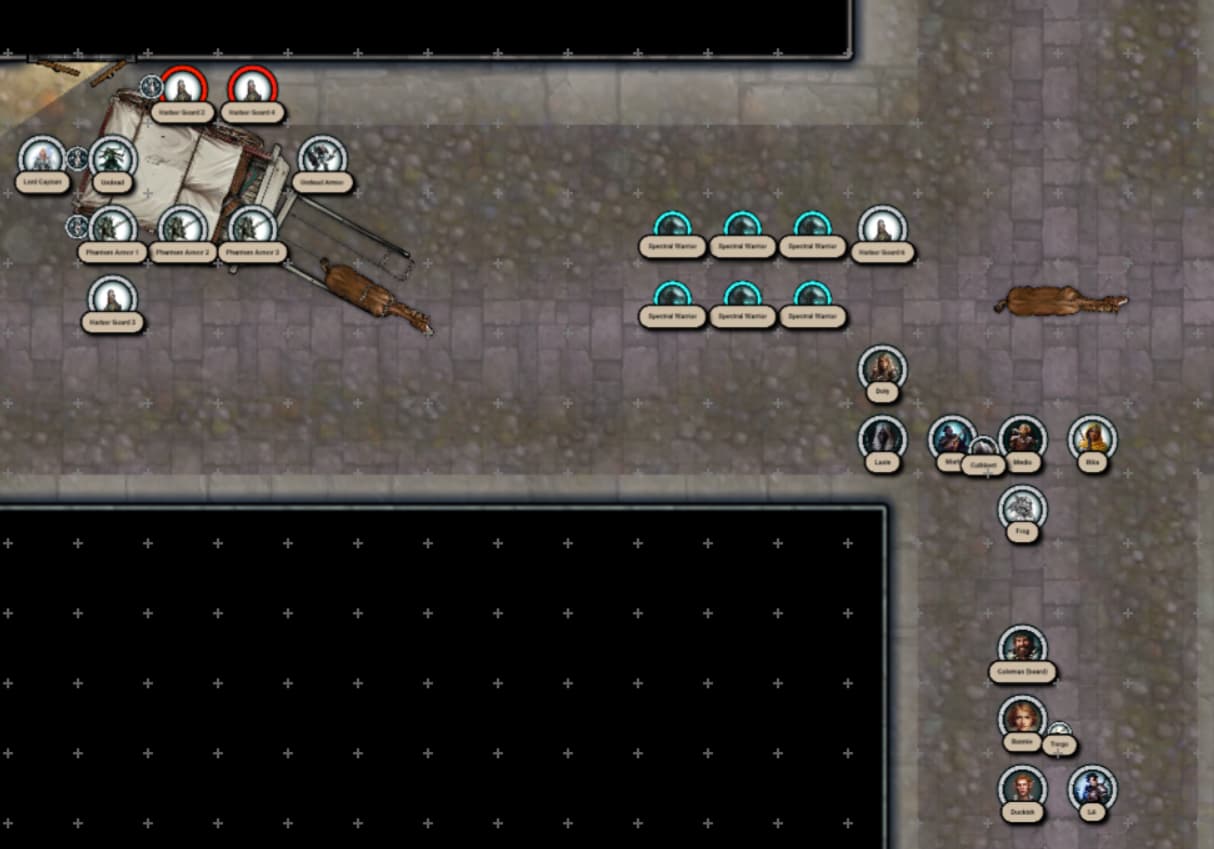The image size is (1214, 849).
Task: Choose the Harbor Guard 3 token
Action: [112, 298]
